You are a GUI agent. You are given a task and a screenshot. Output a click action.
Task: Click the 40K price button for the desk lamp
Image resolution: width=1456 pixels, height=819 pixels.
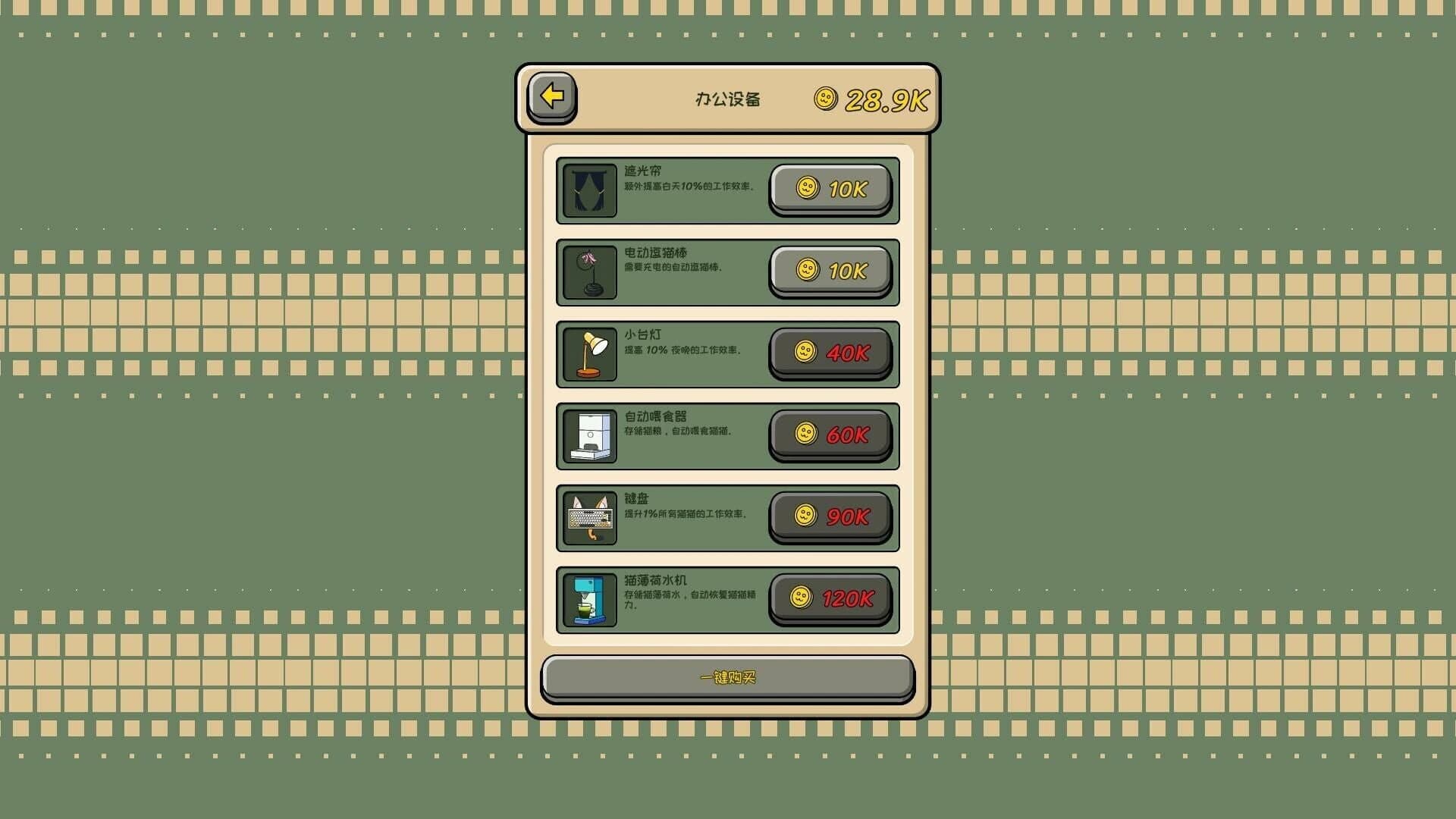tap(830, 353)
